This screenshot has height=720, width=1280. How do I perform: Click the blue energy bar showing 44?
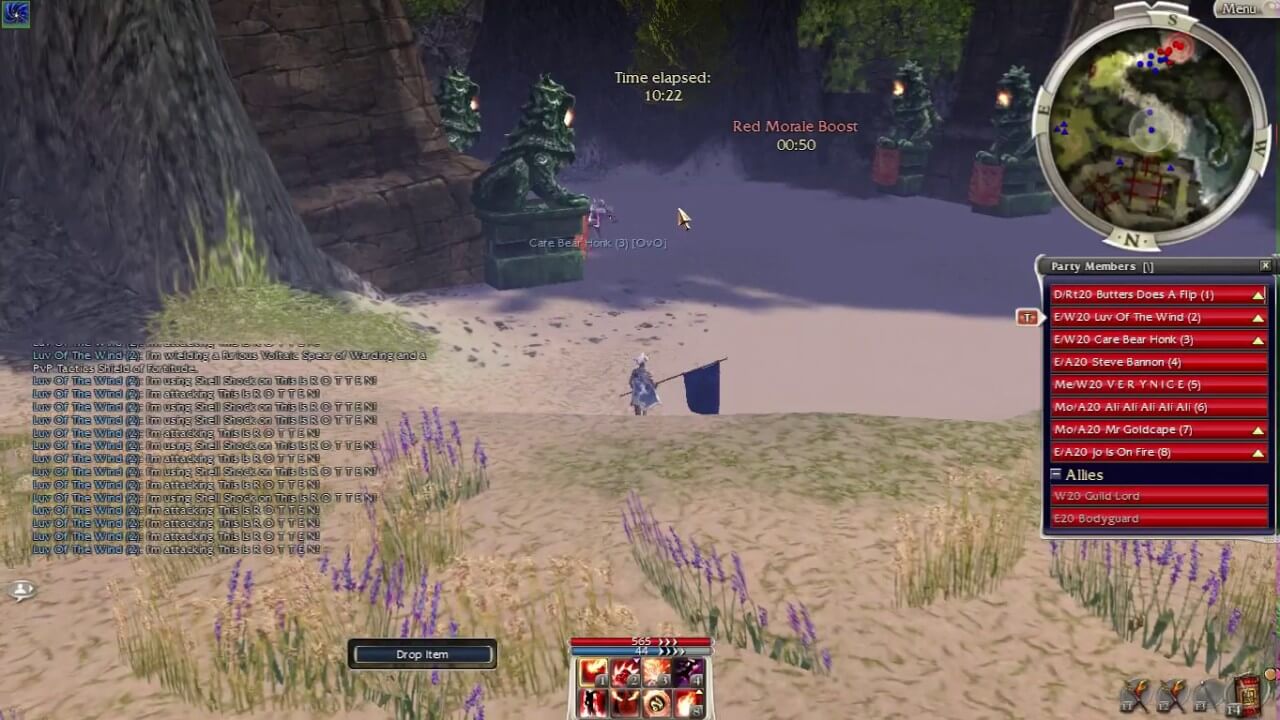(x=641, y=650)
